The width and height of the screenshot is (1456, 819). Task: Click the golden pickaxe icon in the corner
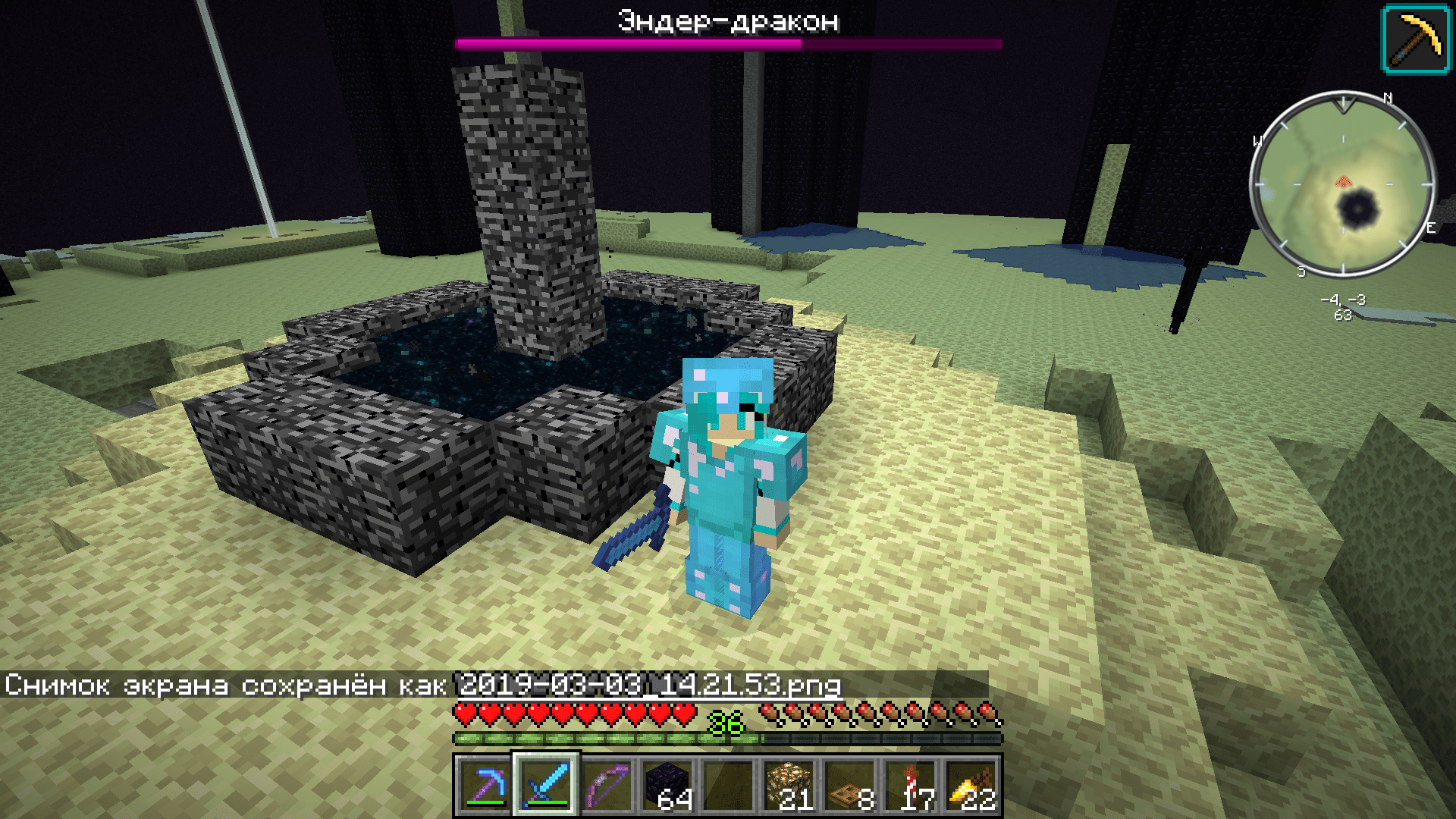click(x=1416, y=39)
